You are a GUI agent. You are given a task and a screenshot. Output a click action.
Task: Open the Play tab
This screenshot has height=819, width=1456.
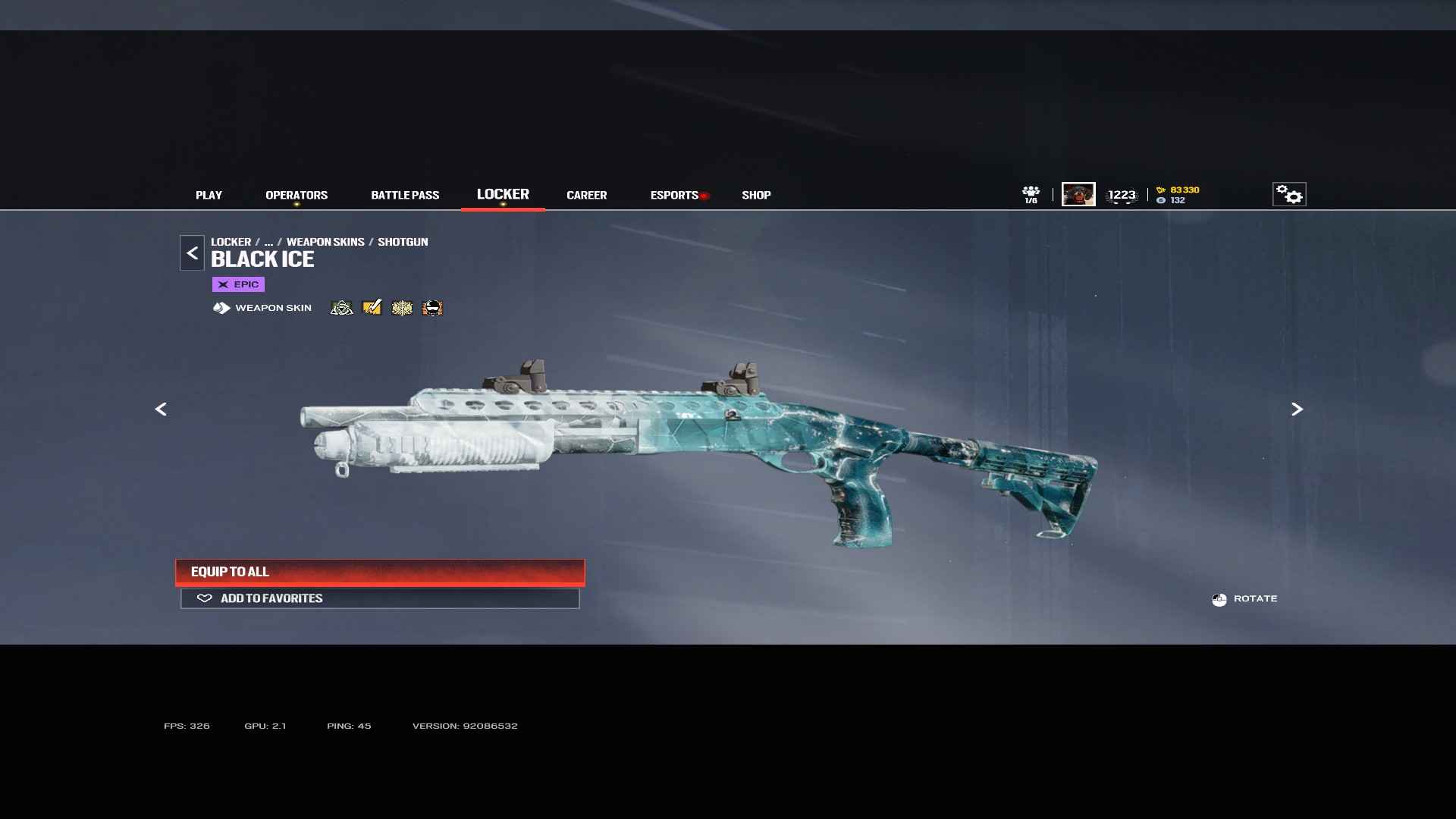click(x=209, y=195)
